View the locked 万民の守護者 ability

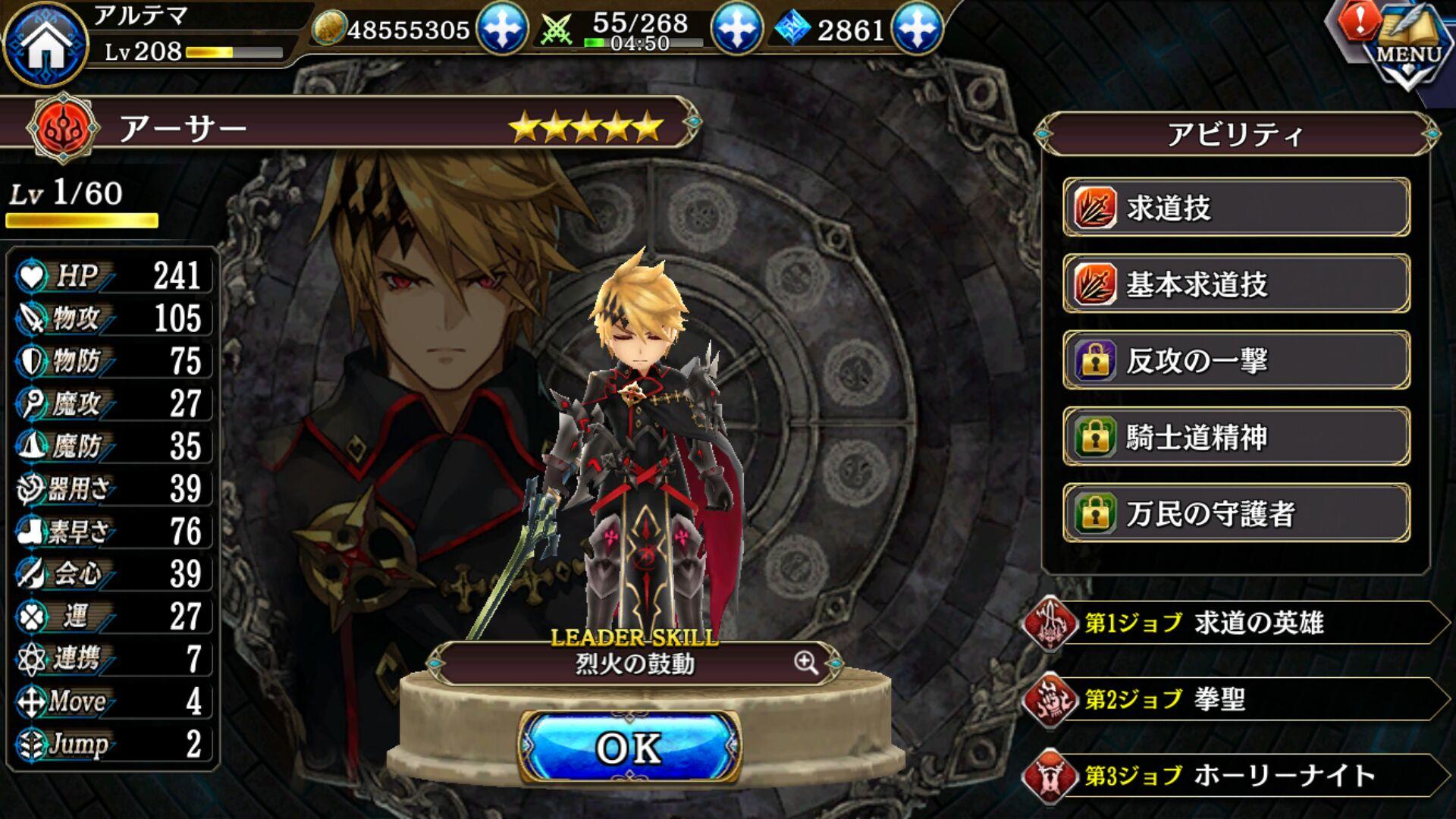pos(1236,513)
